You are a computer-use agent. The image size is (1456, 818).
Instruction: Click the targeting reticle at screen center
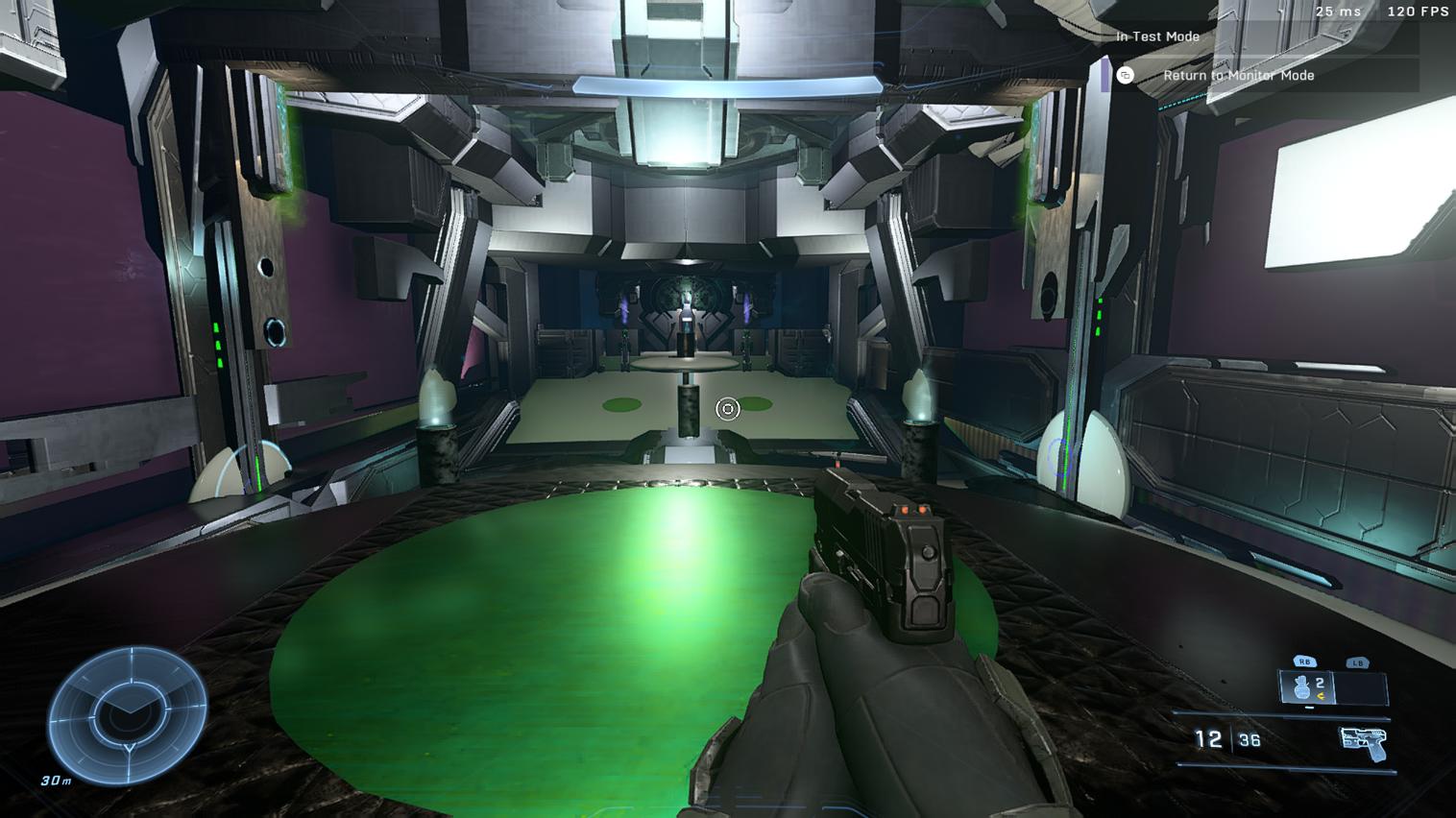(x=728, y=409)
